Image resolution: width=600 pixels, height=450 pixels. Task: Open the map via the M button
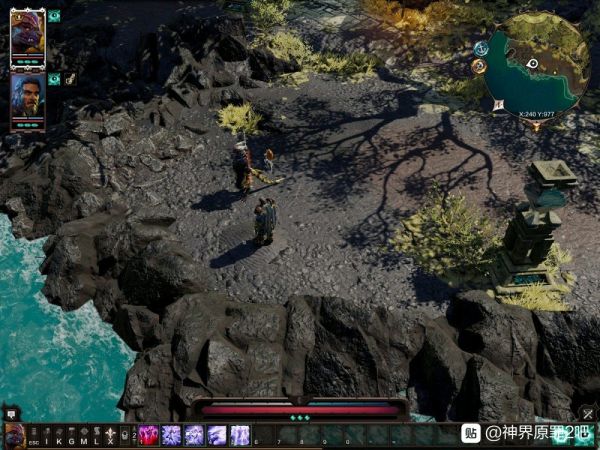(x=84, y=436)
